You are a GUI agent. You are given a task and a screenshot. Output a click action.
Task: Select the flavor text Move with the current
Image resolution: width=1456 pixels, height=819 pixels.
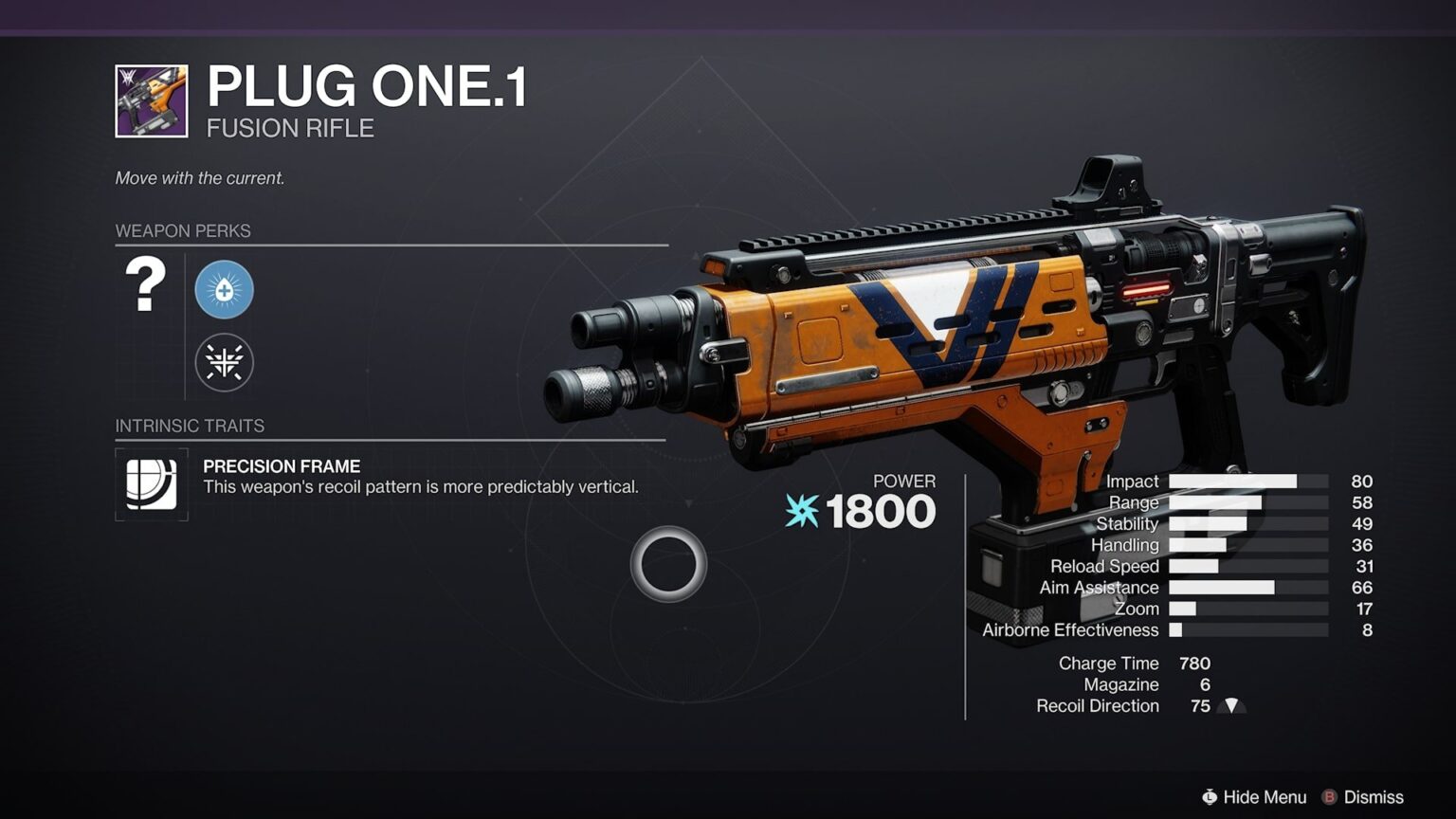click(x=198, y=177)
